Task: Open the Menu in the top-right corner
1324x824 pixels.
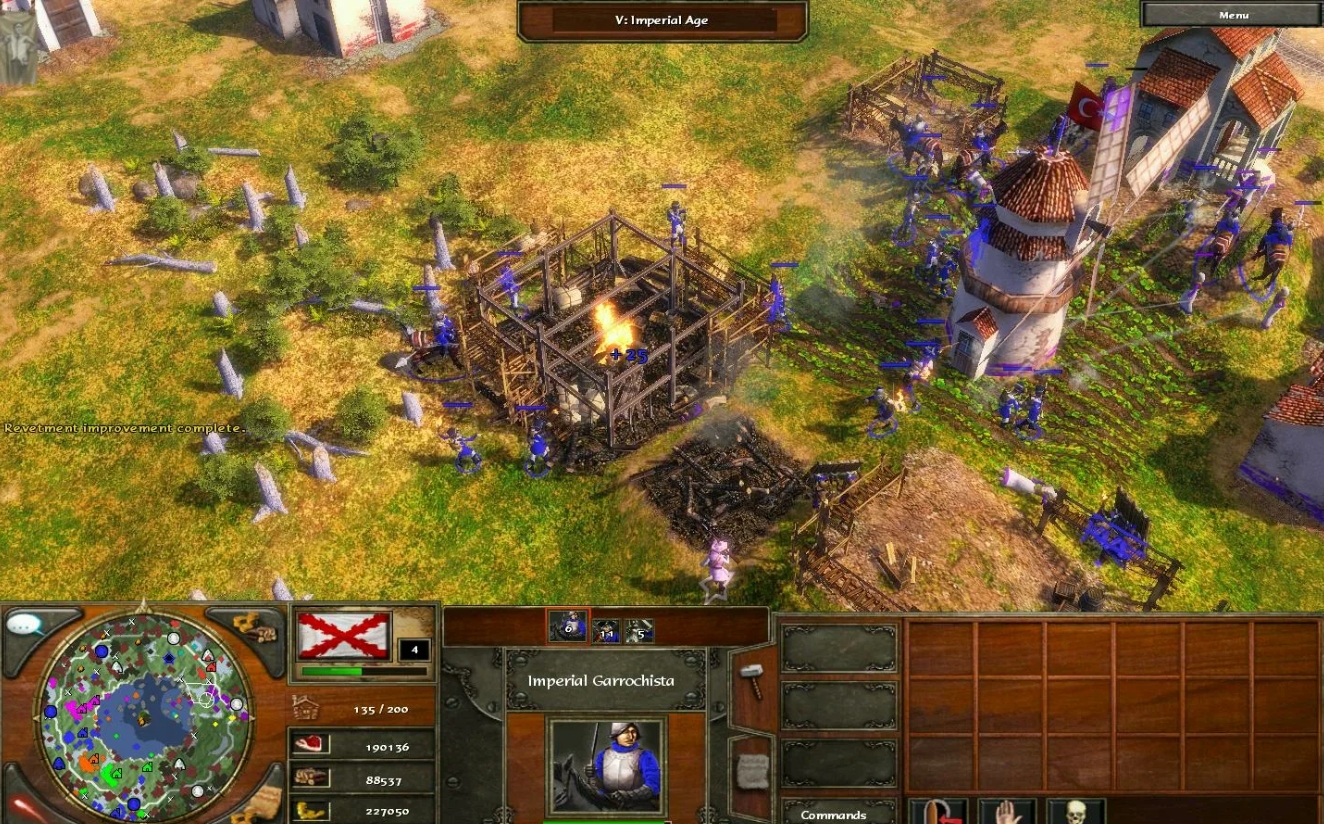Action: pos(1232,14)
